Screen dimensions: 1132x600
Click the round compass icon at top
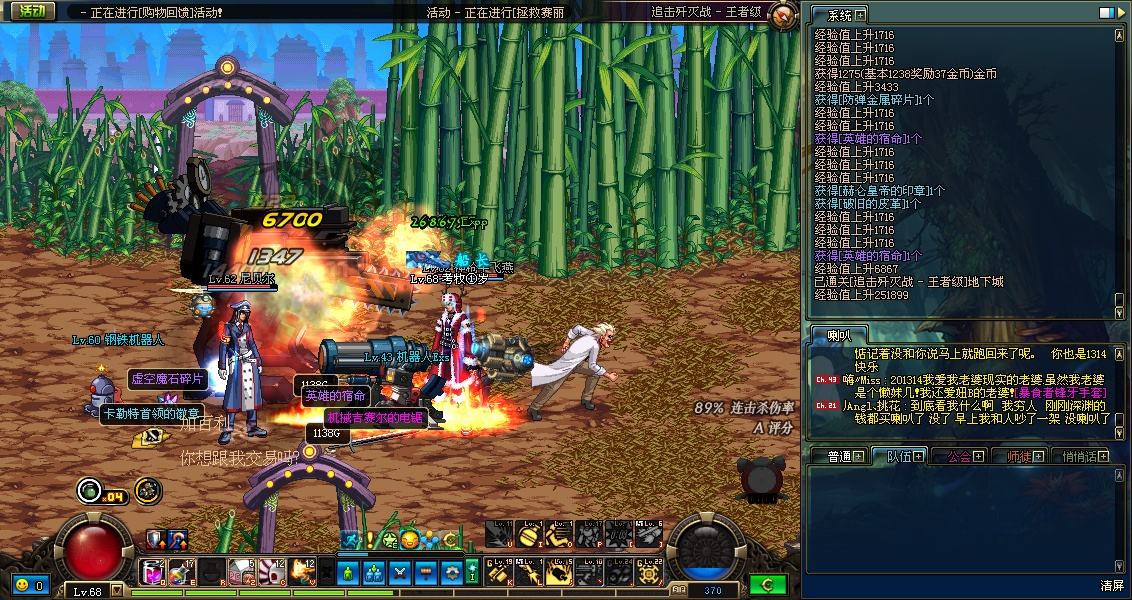click(x=783, y=14)
